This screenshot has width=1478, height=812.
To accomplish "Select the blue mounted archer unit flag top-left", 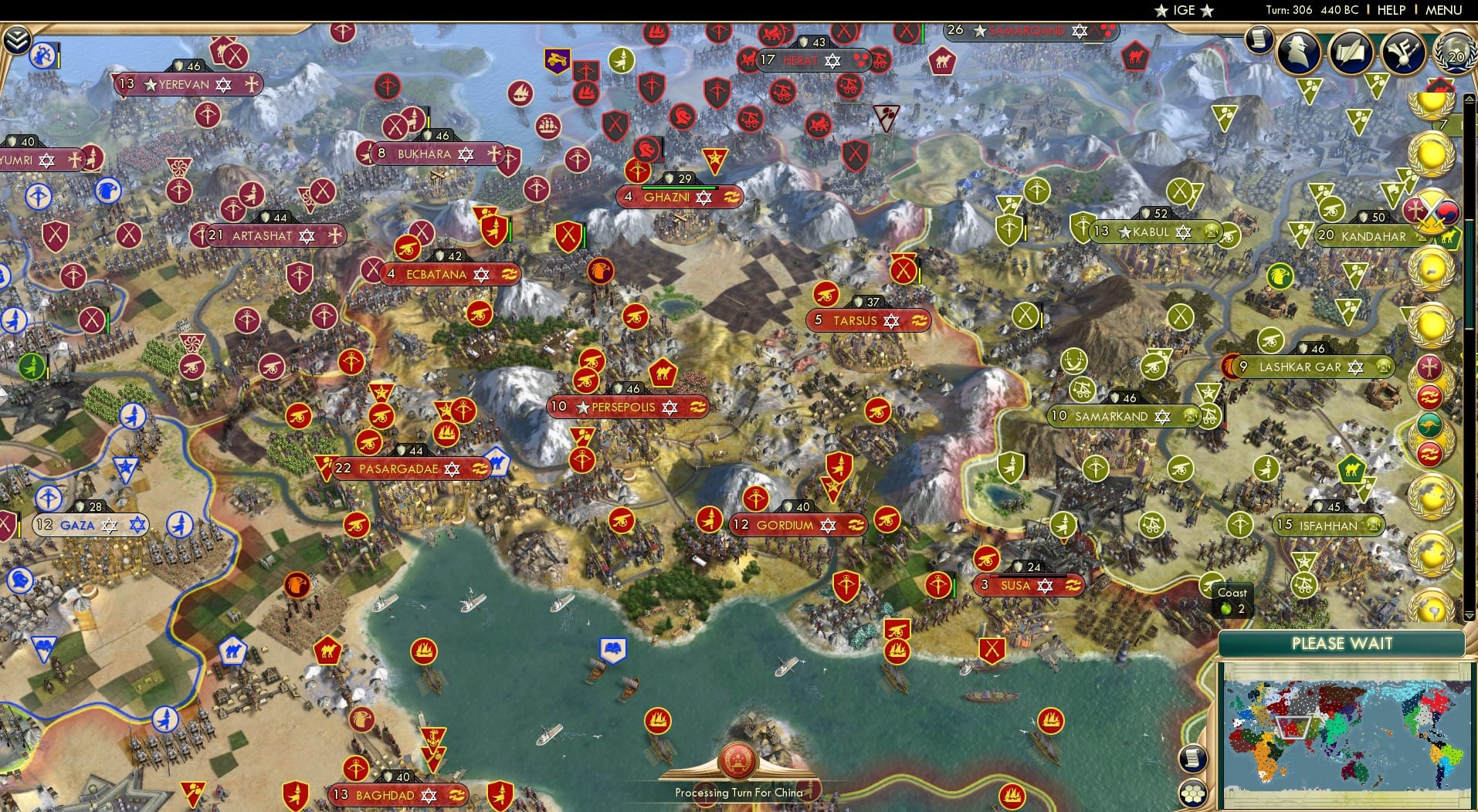I will point(42,56).
